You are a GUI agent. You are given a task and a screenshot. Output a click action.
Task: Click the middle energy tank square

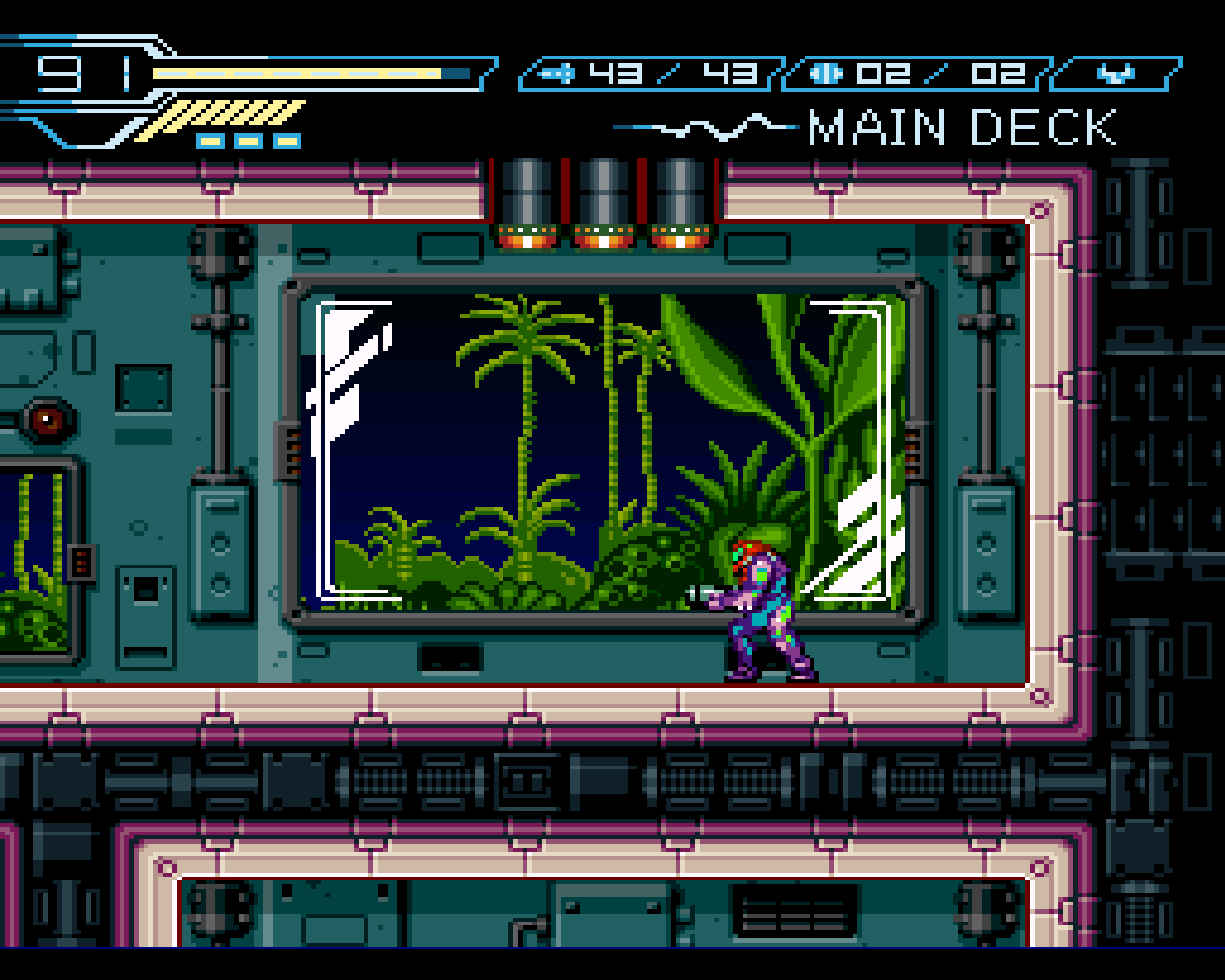250,141
